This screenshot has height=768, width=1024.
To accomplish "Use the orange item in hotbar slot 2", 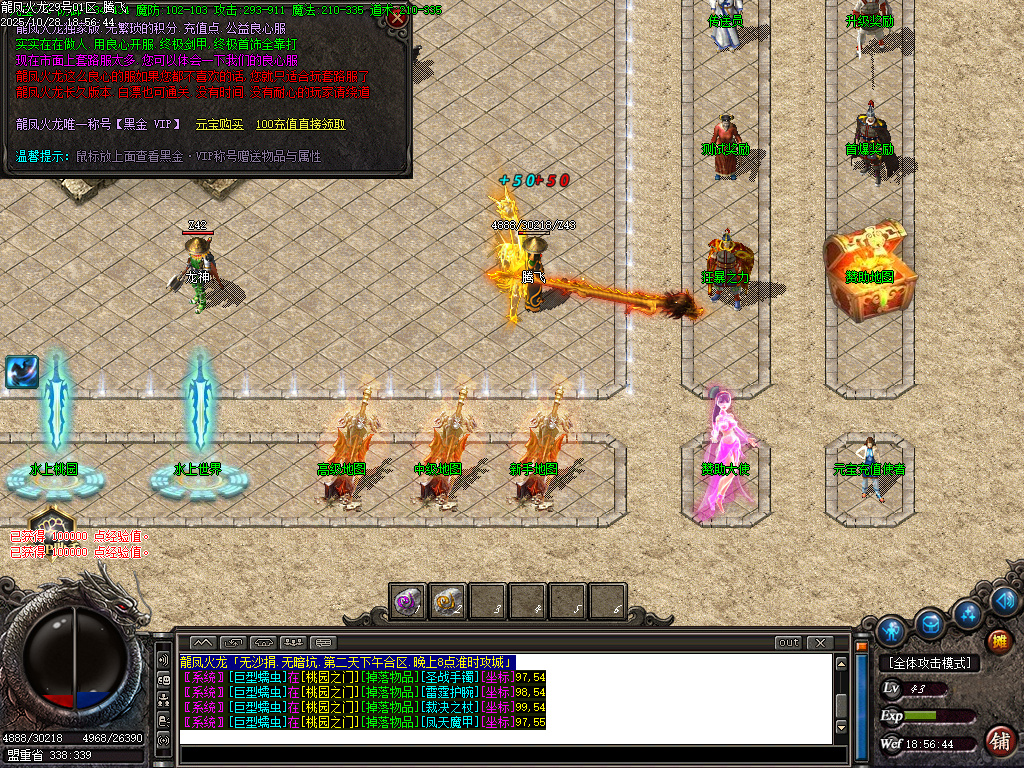I will (x=448, y=601).
